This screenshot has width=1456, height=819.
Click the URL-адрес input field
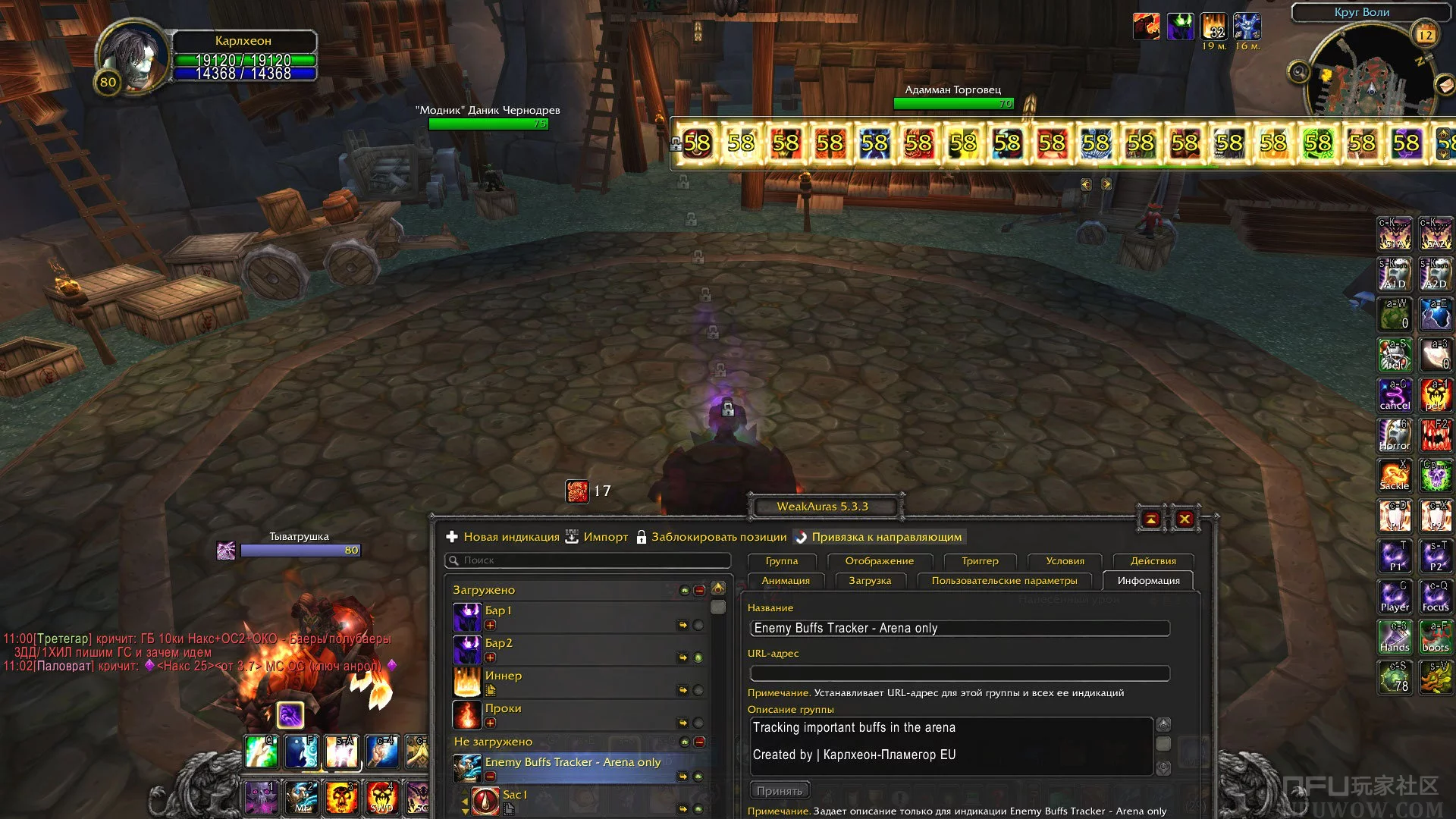click(959, 673)
